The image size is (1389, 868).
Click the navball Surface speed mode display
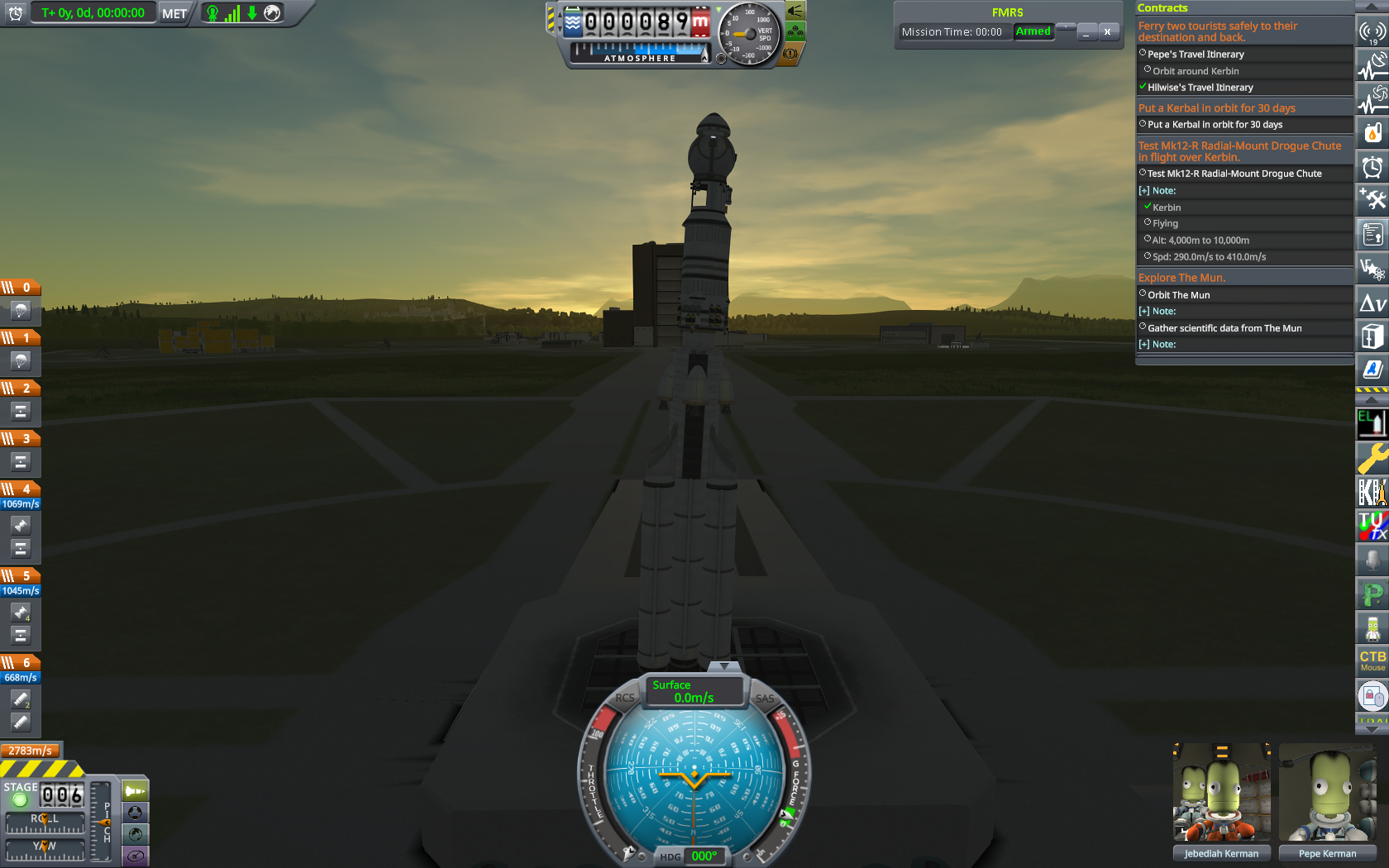(x=693, y=692)
